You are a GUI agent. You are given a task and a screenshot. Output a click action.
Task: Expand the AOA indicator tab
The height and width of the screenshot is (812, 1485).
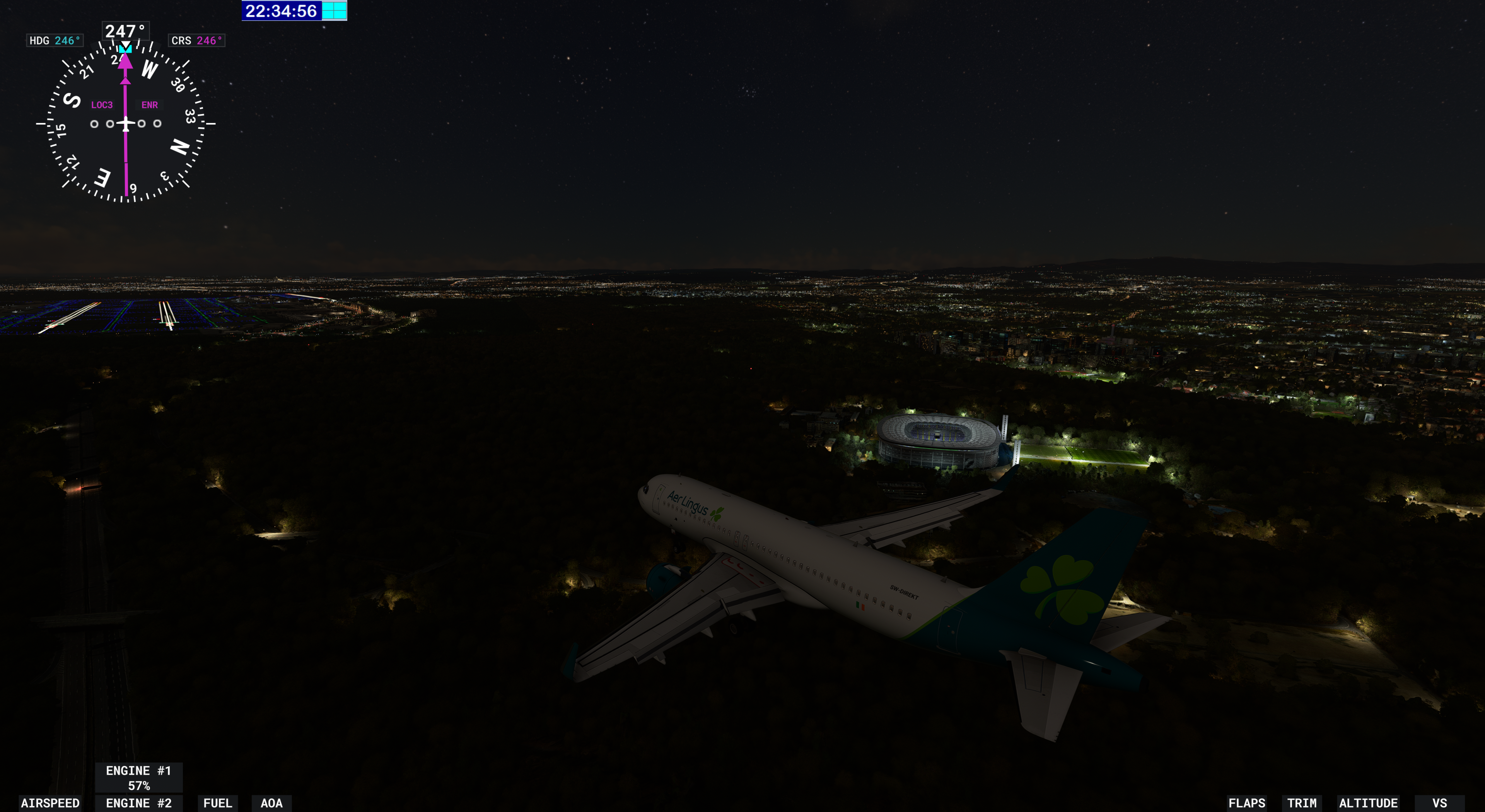[271, 803]
